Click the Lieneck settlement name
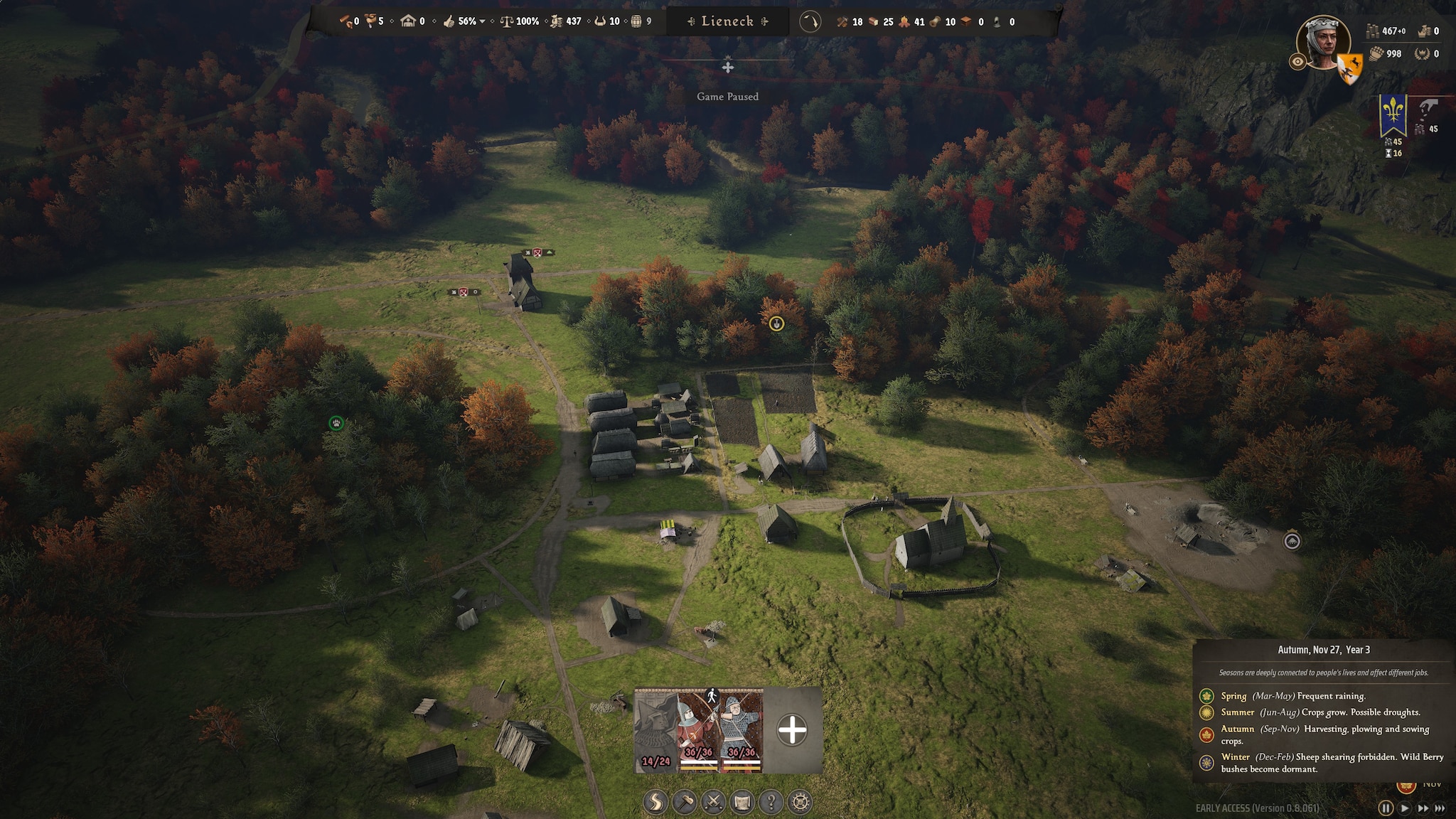The image size is (1456, 819). tap(727, 21)
